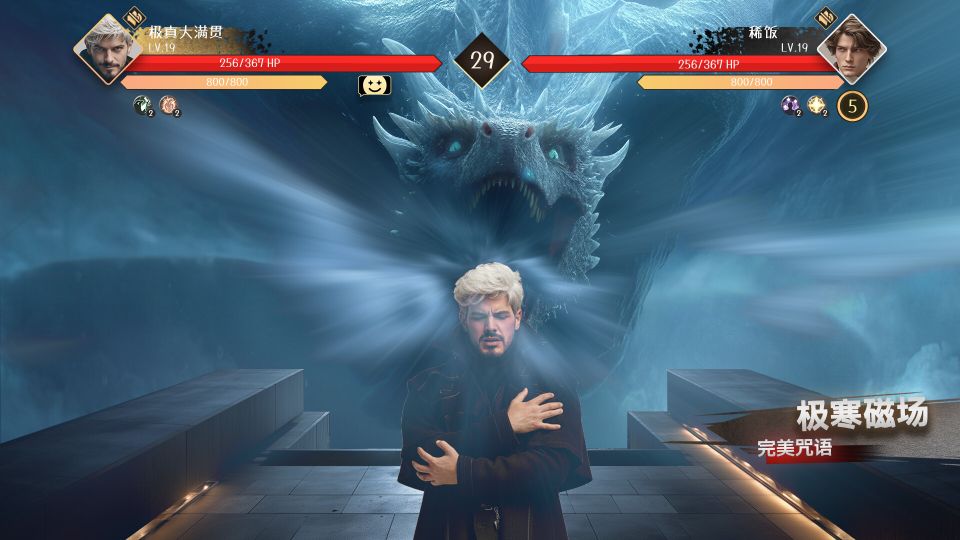Inspect the orange round status icon
Screen dimensions: 960x540
click(x=168, y=103)
